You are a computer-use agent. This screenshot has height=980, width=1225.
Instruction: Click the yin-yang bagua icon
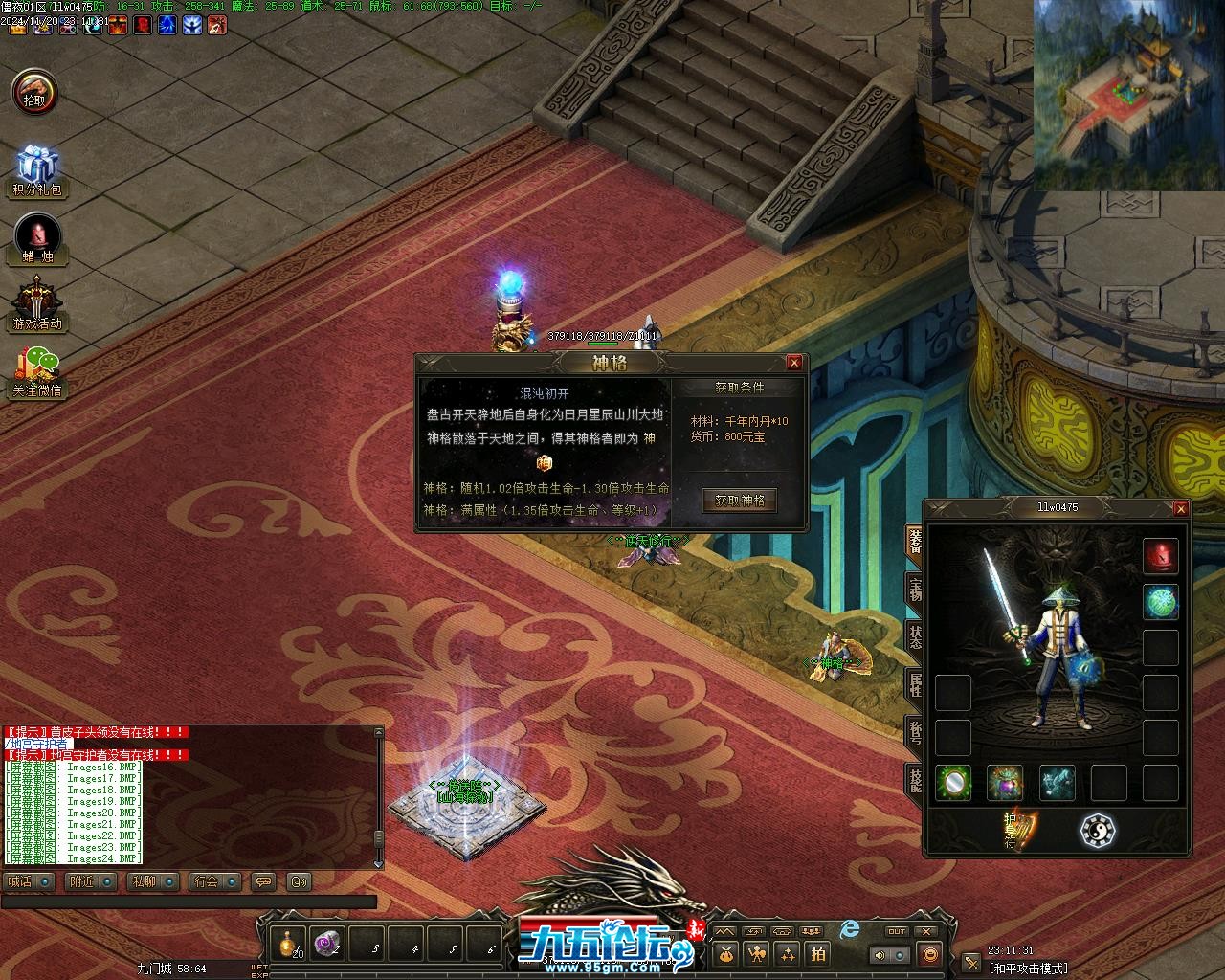1098,831
